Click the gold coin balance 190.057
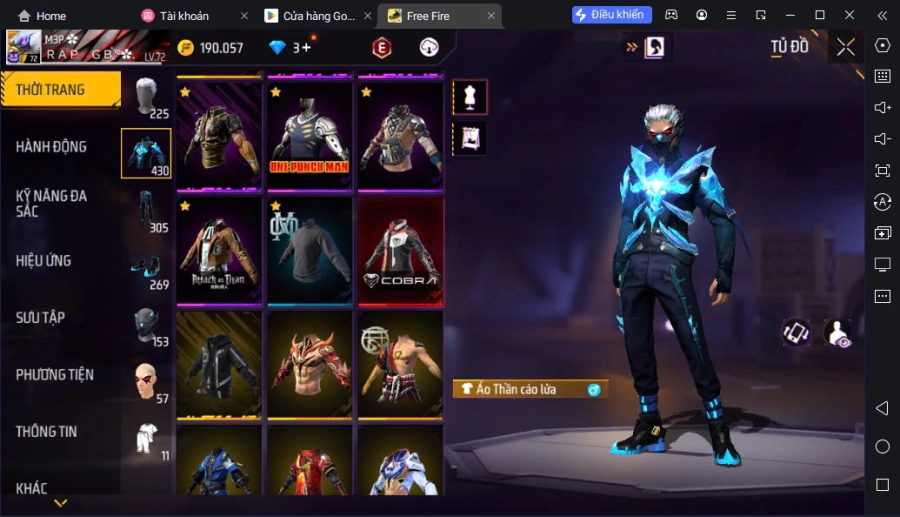Image resolution: width=900 pixels, height=517 pixels. pyautogui.click(x=210, y=48)
